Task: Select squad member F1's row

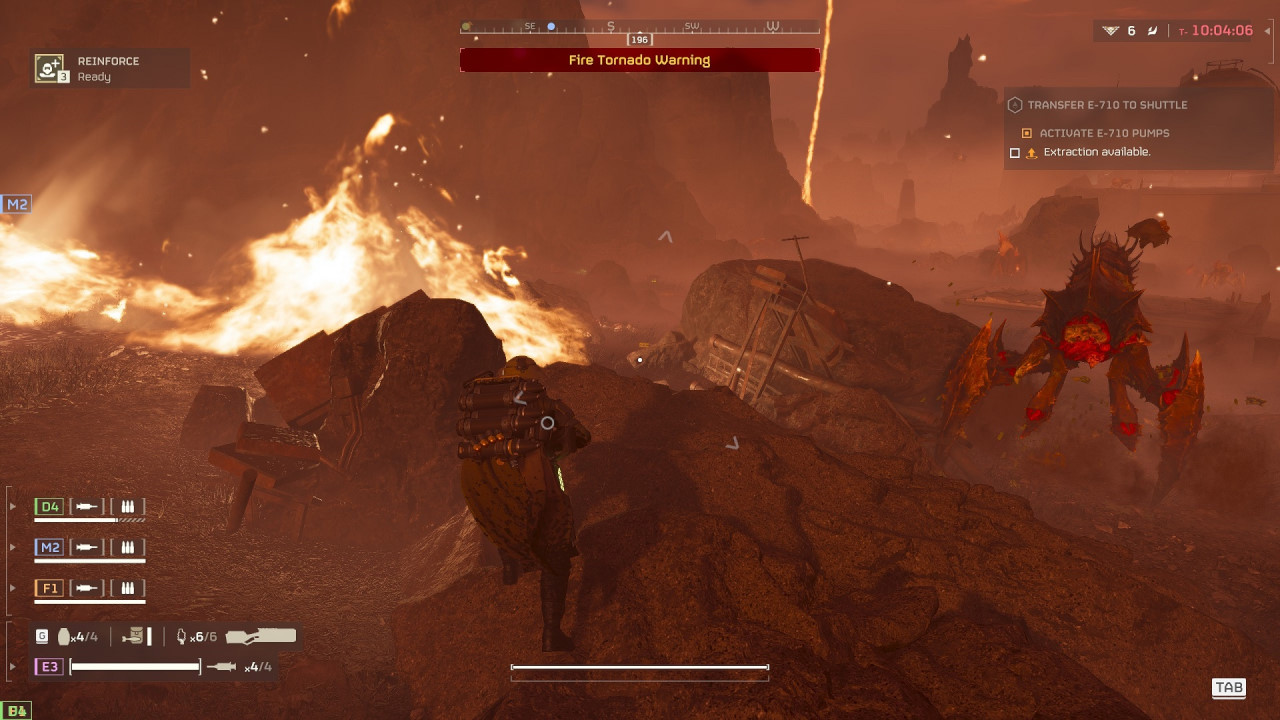Action: pos(90,588)
